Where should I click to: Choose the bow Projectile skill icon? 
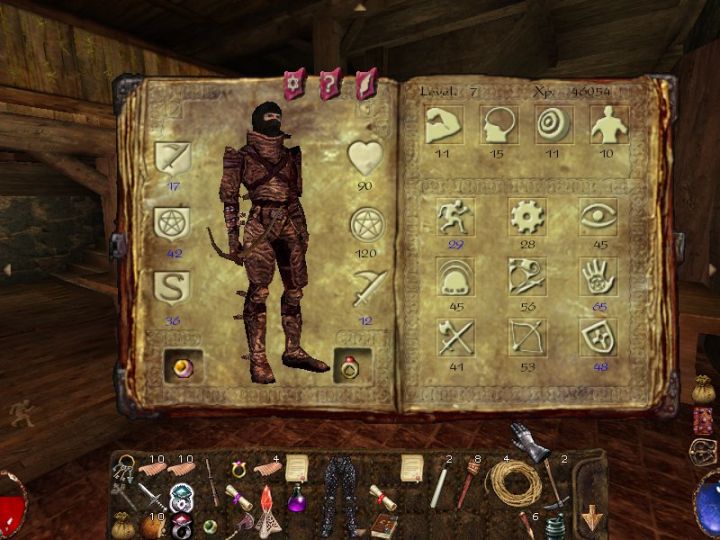526,337
